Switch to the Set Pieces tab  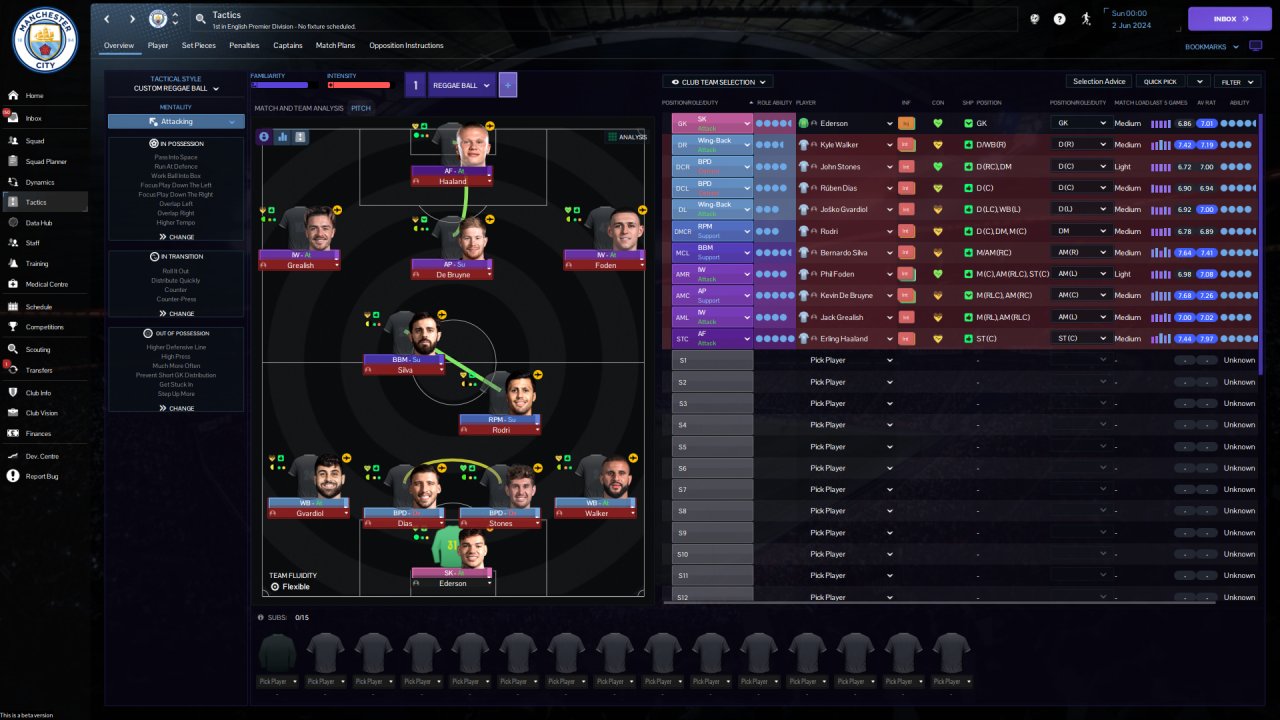198,45
